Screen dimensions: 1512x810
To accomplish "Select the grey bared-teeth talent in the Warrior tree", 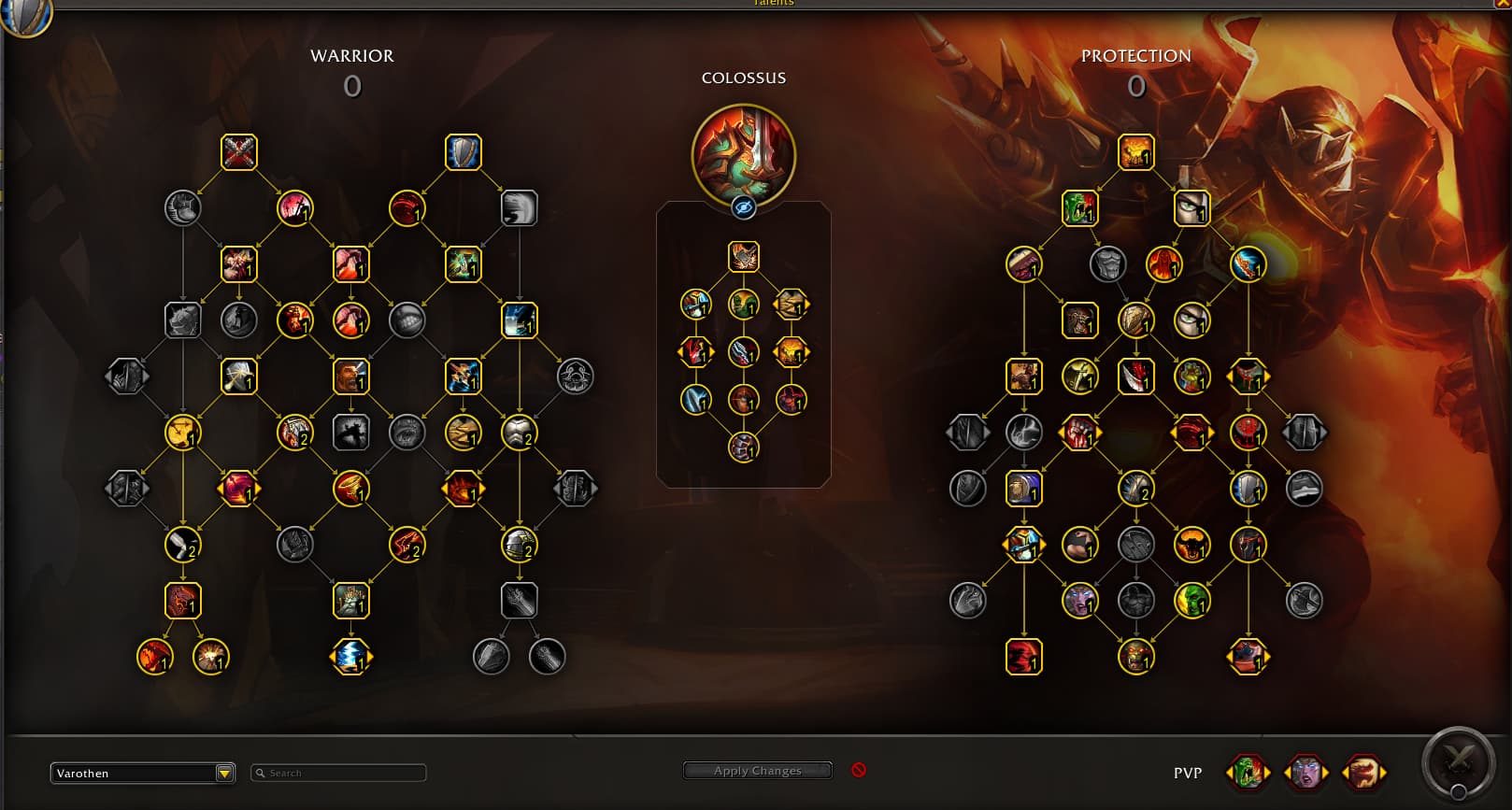I will point(407,320).
